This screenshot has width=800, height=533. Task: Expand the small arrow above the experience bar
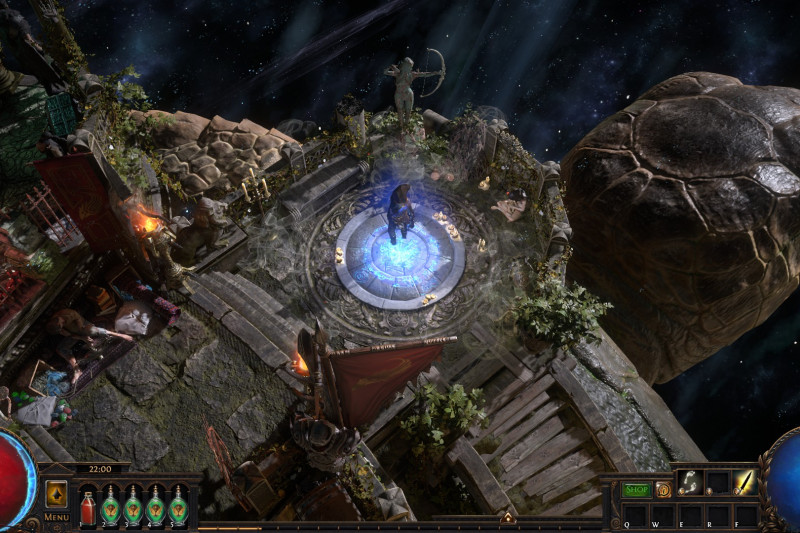(508, 517)
